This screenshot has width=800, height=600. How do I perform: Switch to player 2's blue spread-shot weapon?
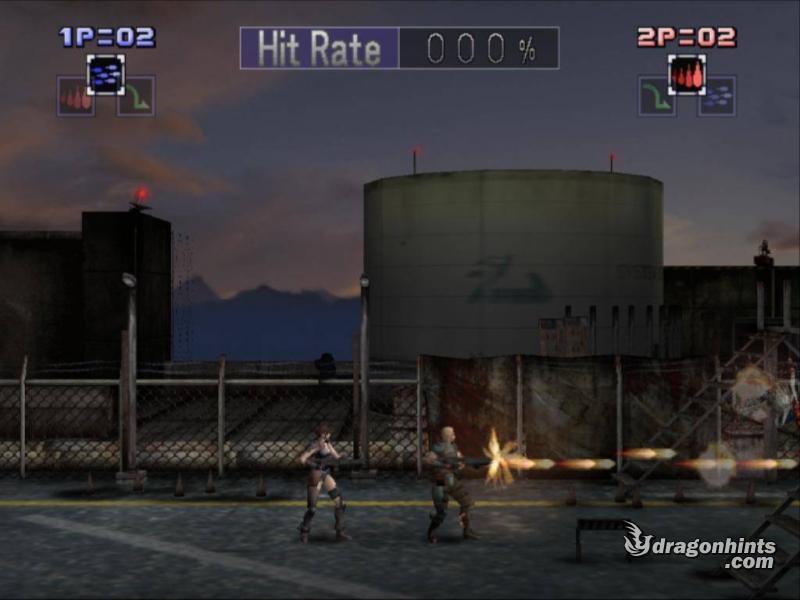click(716, 96)
